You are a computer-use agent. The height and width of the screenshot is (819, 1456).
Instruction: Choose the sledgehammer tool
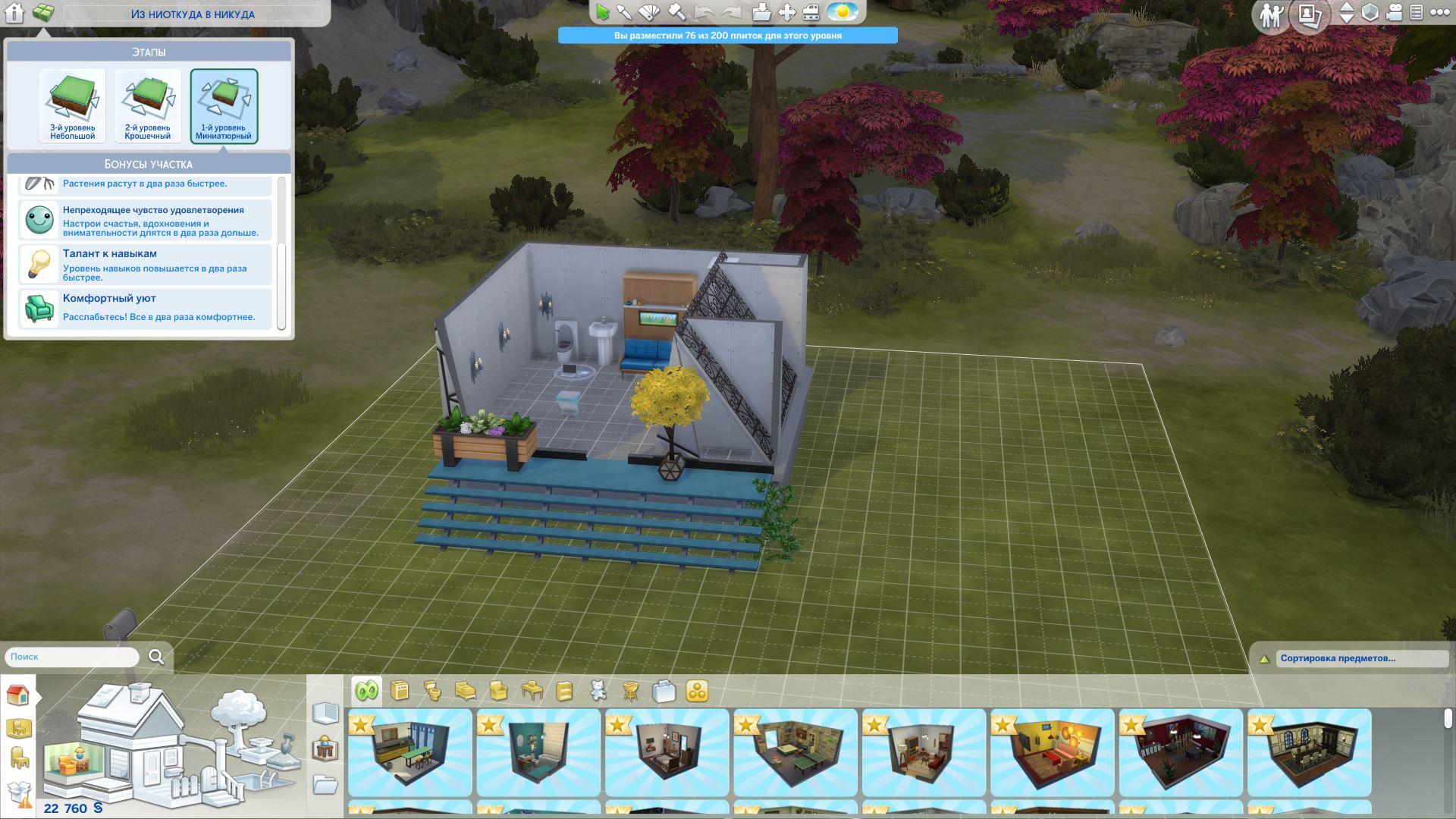click(x=676, y=12)
